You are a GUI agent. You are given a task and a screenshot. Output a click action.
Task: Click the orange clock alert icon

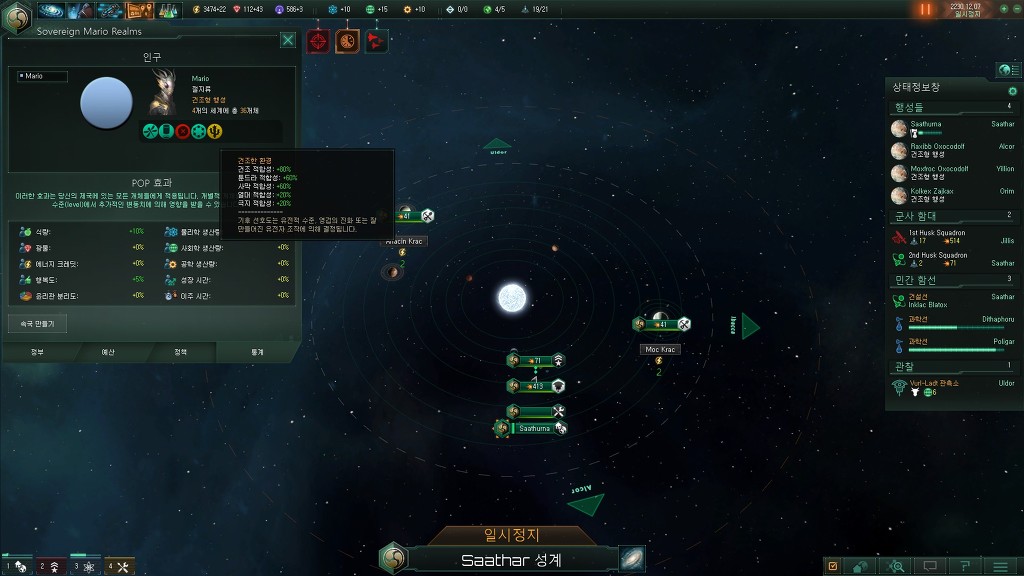coord(347,41)
